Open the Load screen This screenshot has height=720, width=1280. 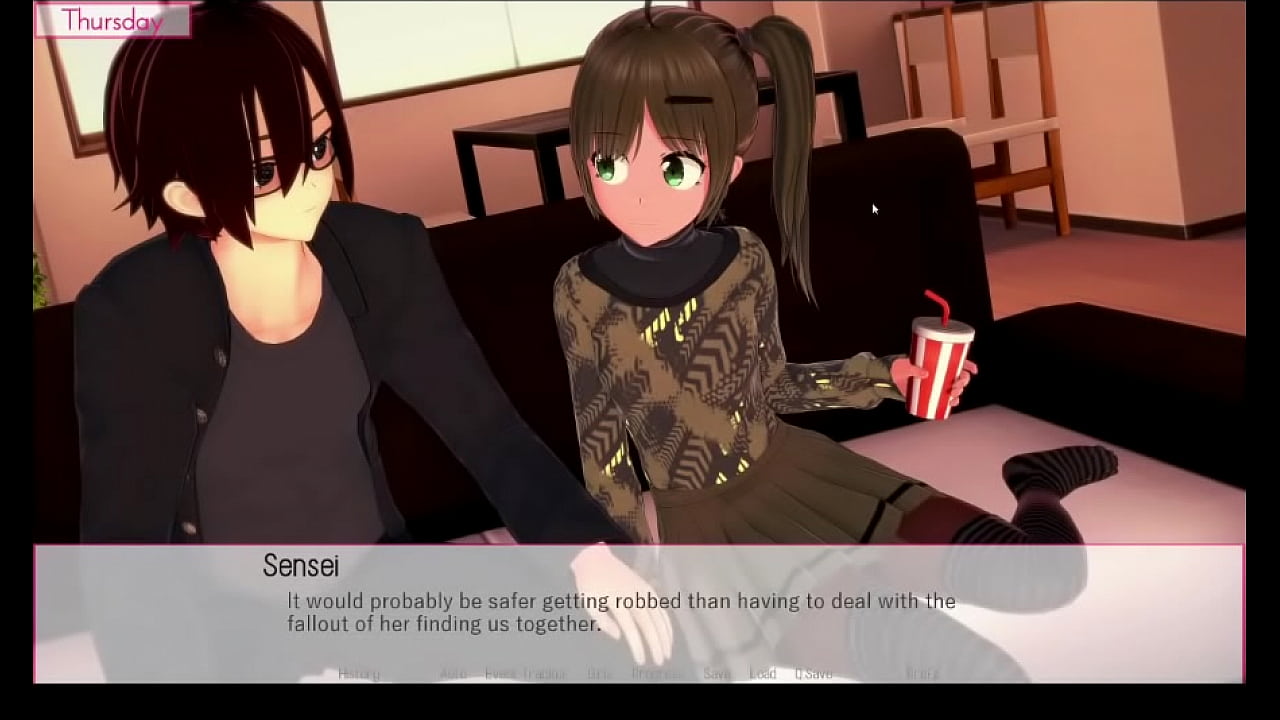pos(763,674)
